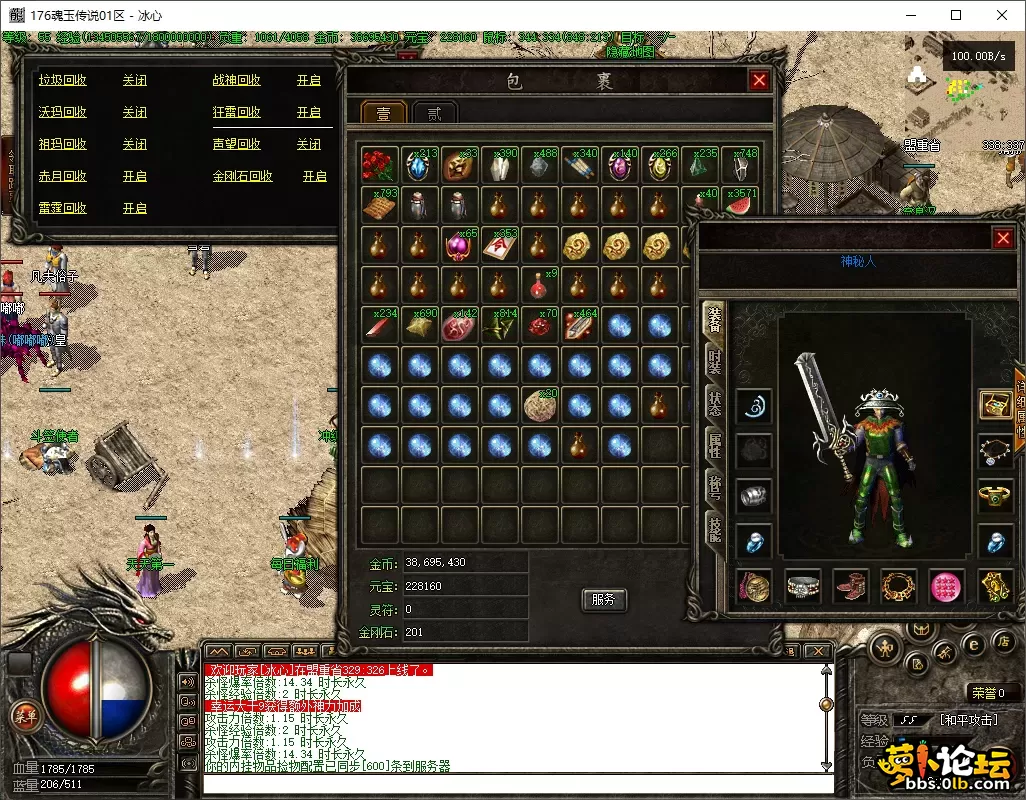Open the 时装 tab on character panel

coord(714,362)
